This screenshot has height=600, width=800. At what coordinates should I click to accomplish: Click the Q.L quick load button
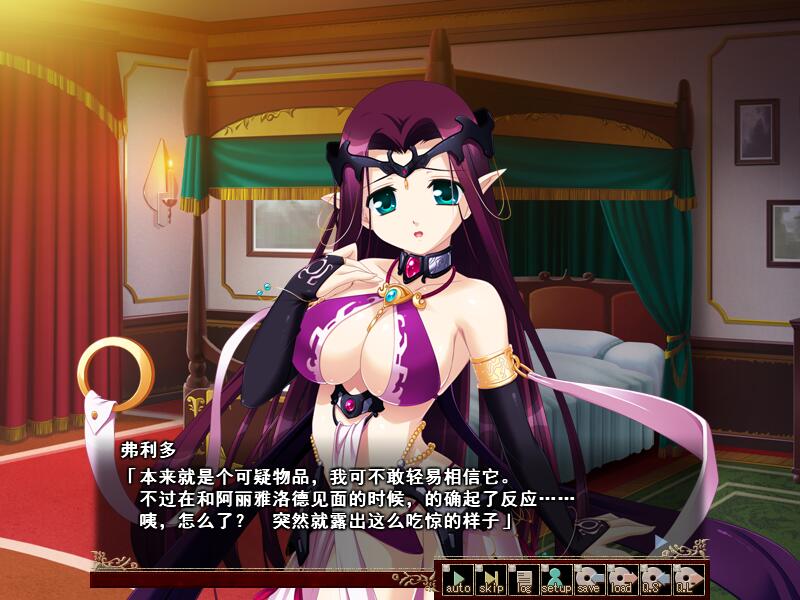pyautogui.click(x=686, y=580)
